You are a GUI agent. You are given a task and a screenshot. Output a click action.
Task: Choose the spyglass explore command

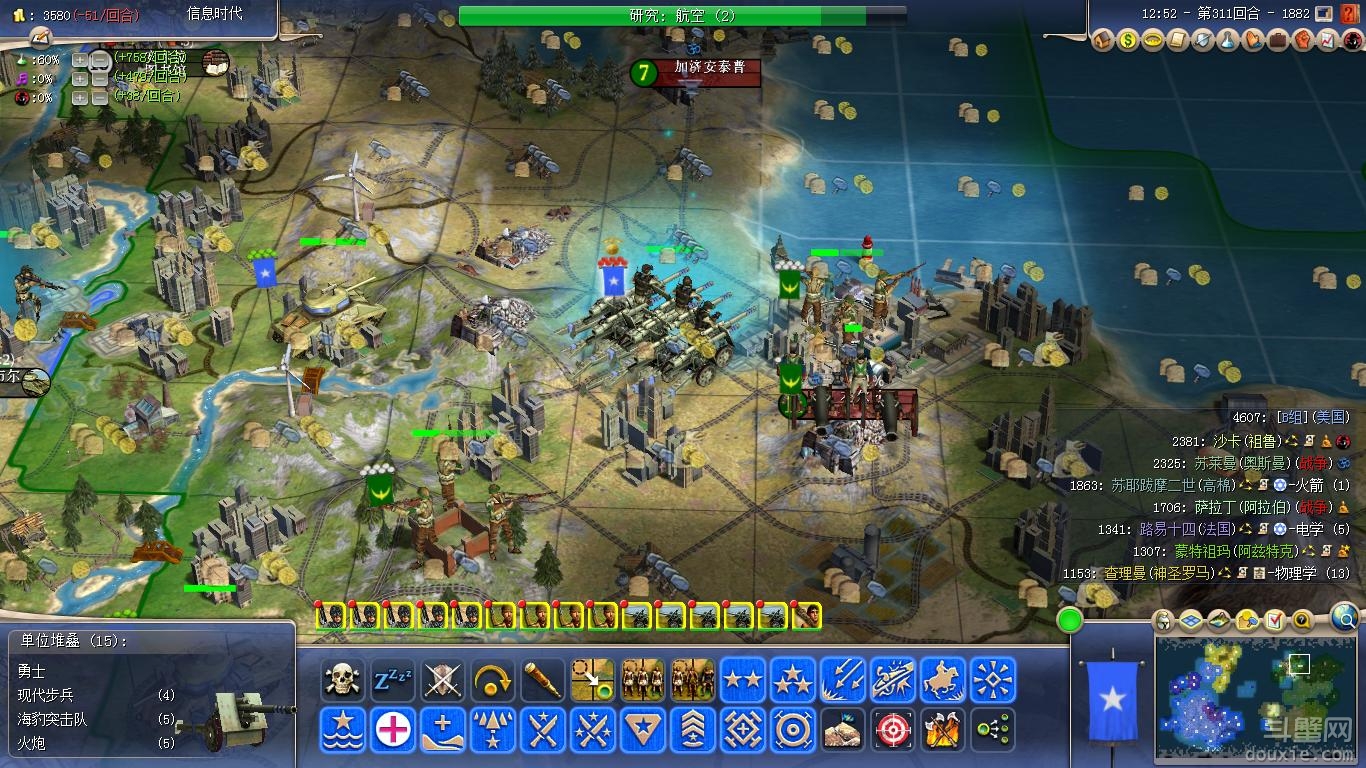(x=542, y=680)
